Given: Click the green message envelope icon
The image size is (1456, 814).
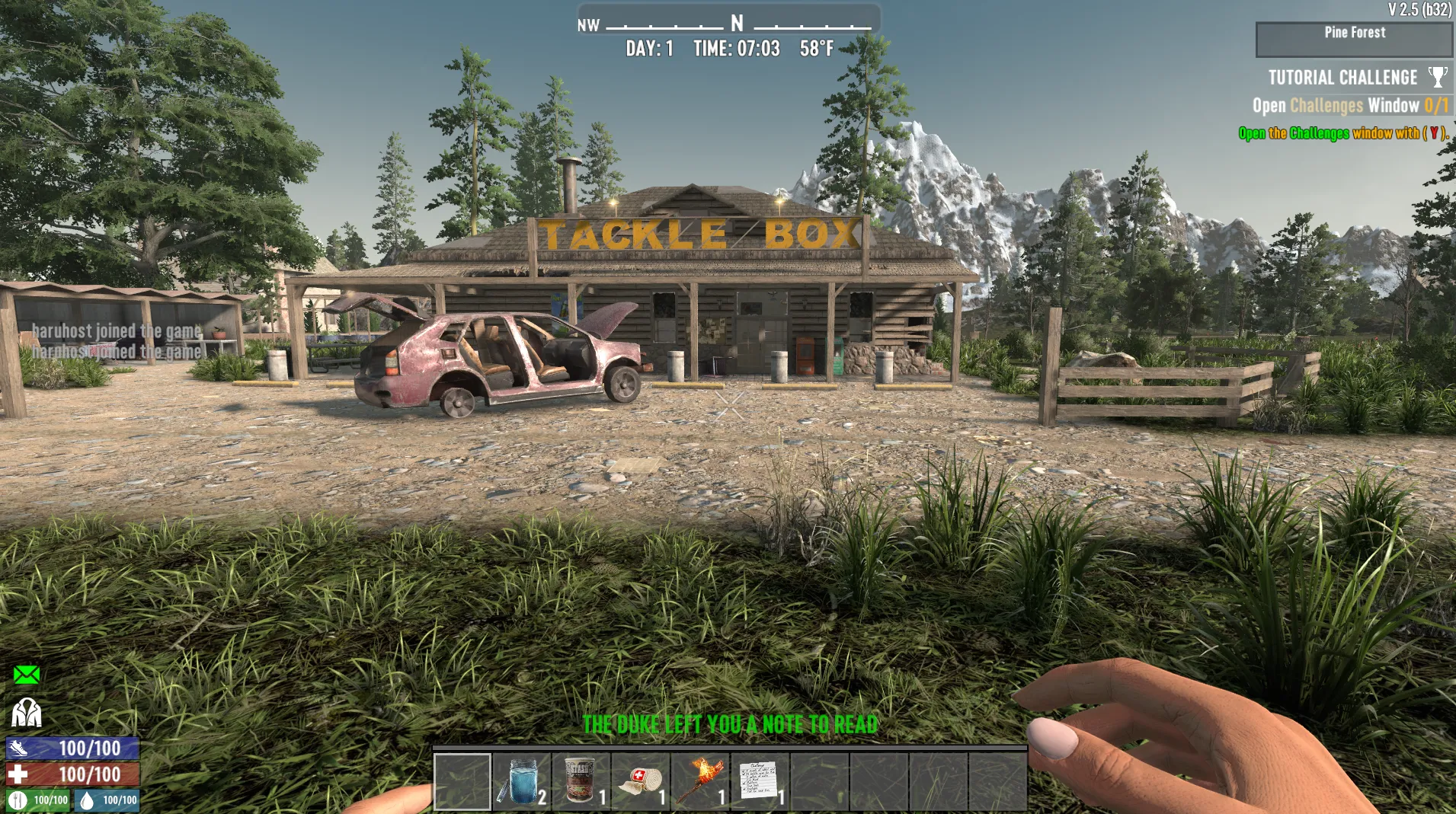Looking at the screenshot, I should pyautogui.click(x=27, y=673).
